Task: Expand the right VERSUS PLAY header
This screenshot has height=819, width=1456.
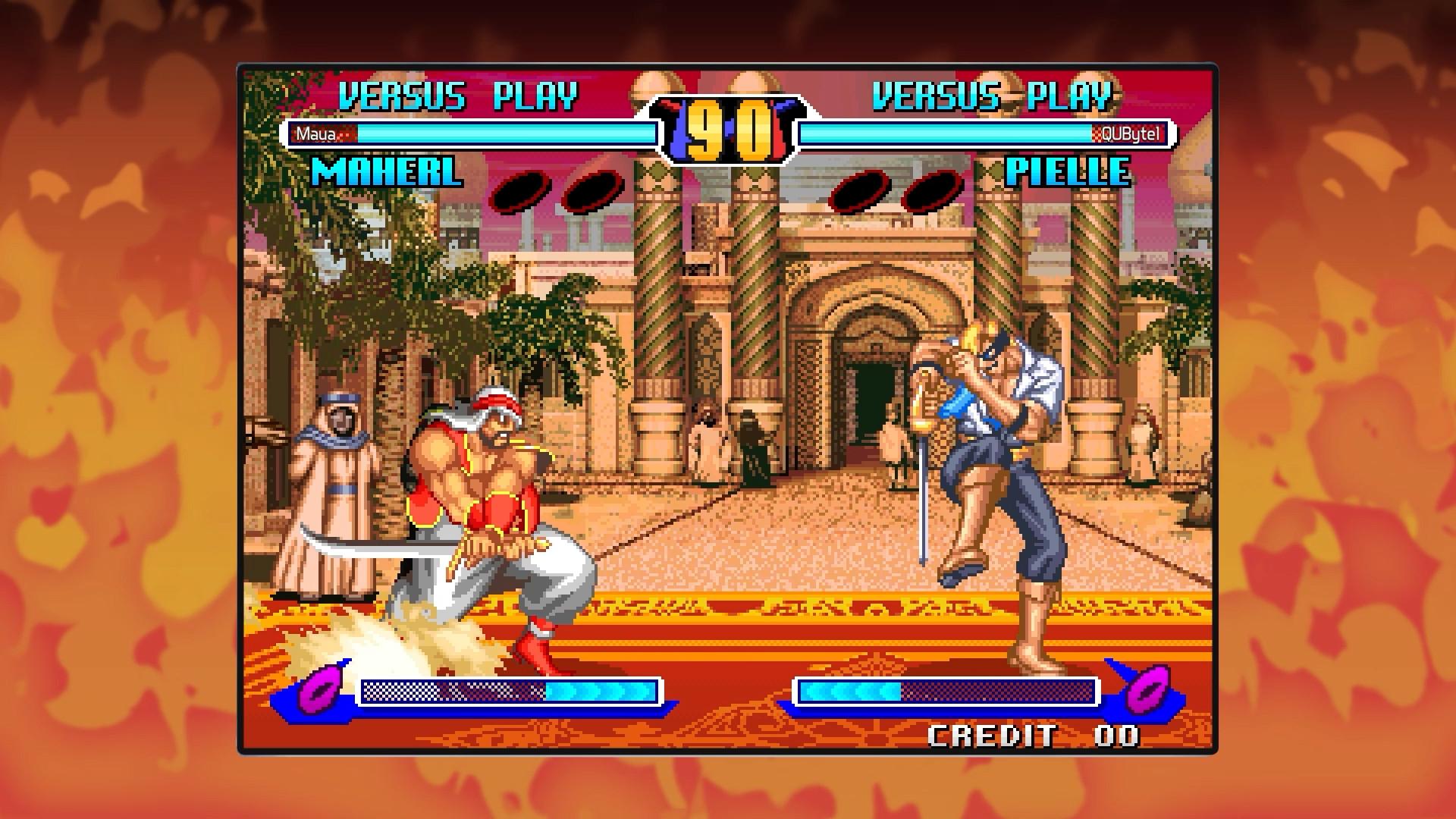Action: click(x=992, y=94)
